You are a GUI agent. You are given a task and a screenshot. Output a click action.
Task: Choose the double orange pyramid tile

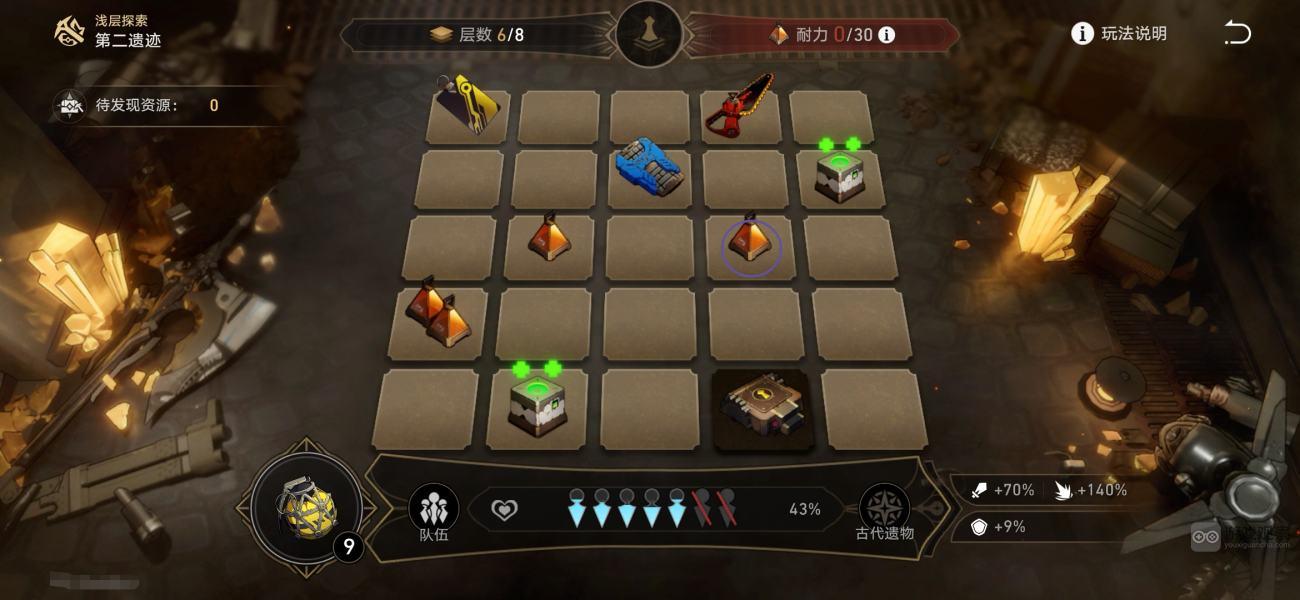click(438, 316)
